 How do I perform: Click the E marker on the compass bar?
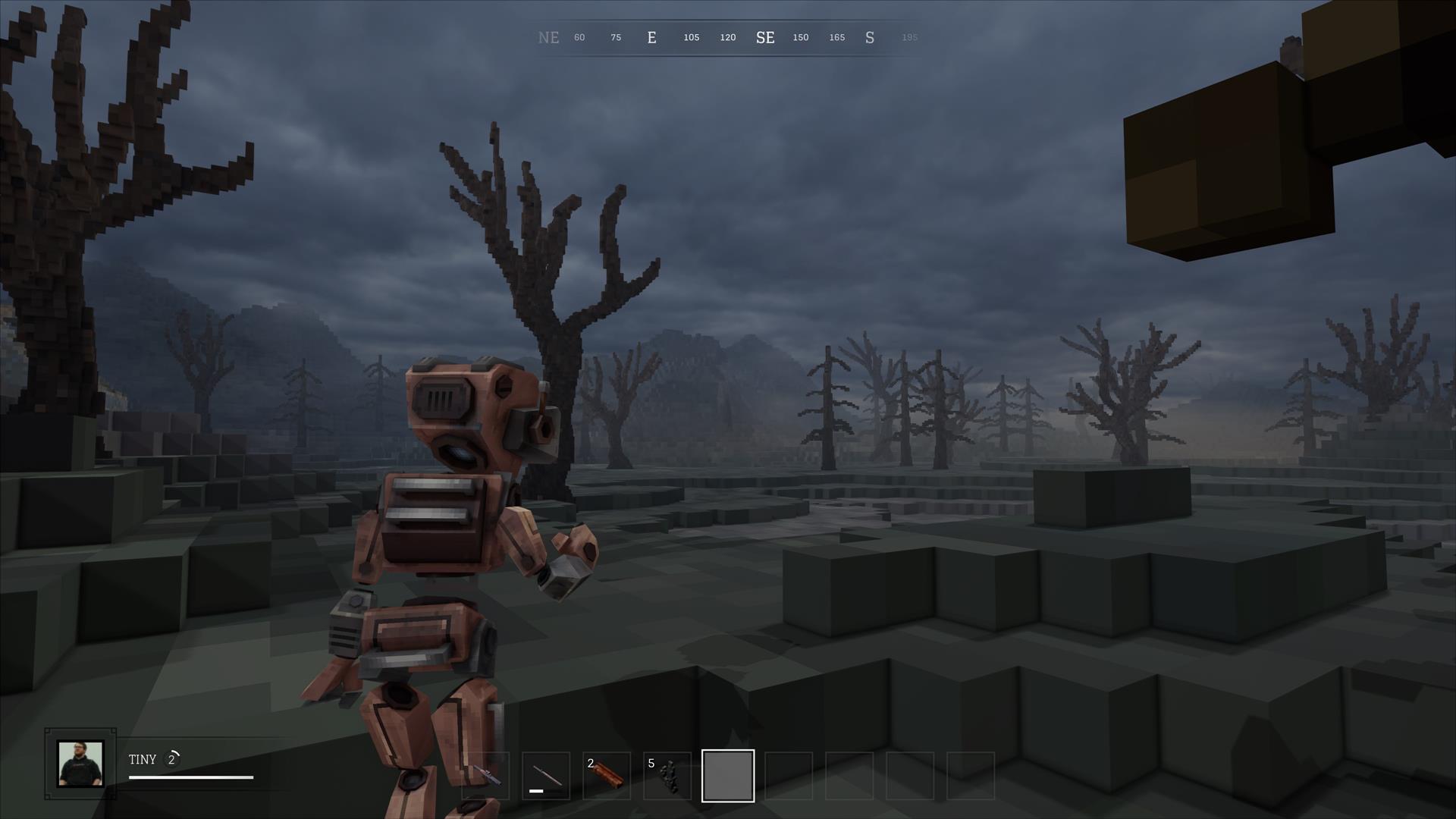[651, 37]
